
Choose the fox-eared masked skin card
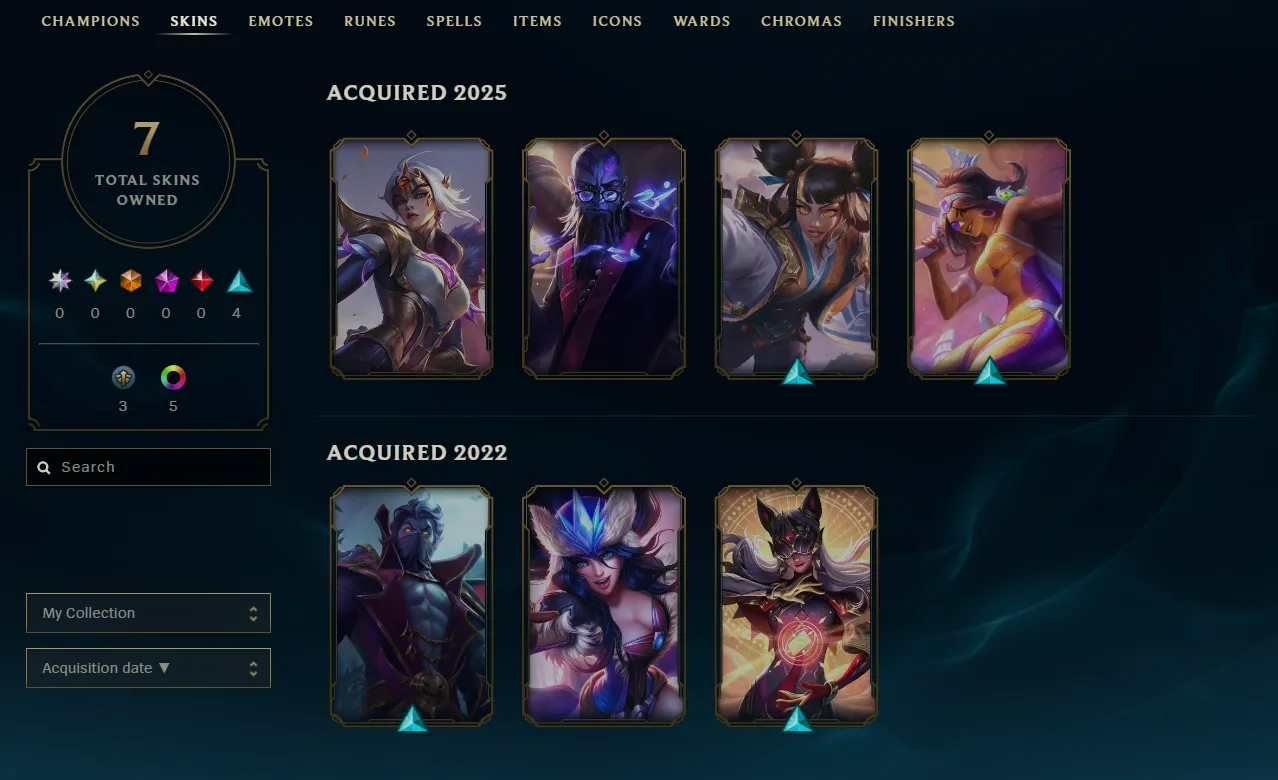coord(797,604)
